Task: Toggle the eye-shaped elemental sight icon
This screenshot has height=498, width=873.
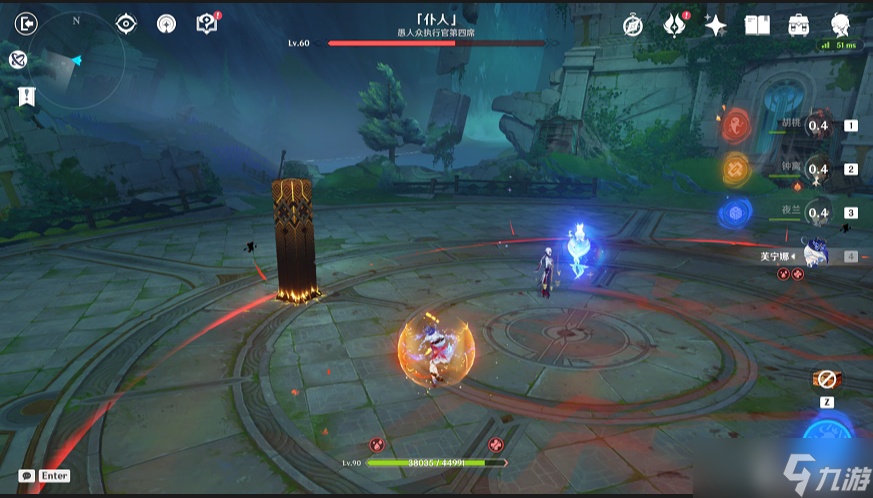Action: [126, 23]
